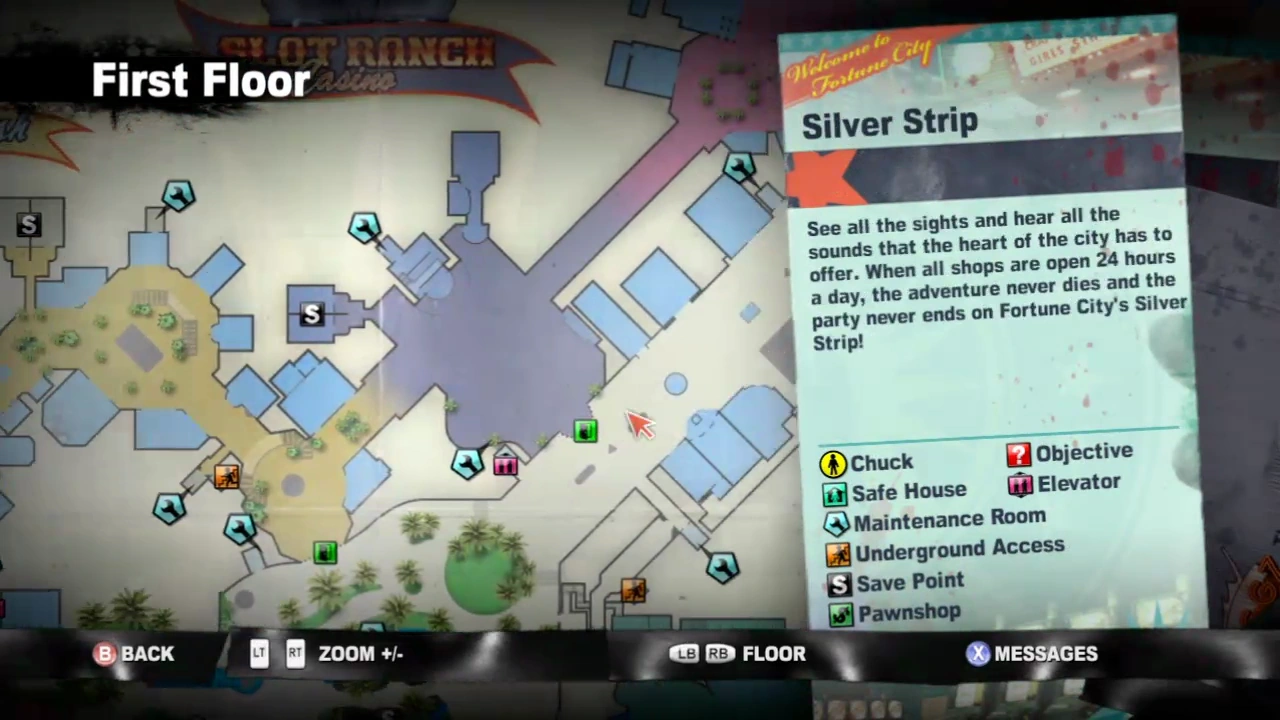
Task: Select the First Floor heading
Action: 200,80
